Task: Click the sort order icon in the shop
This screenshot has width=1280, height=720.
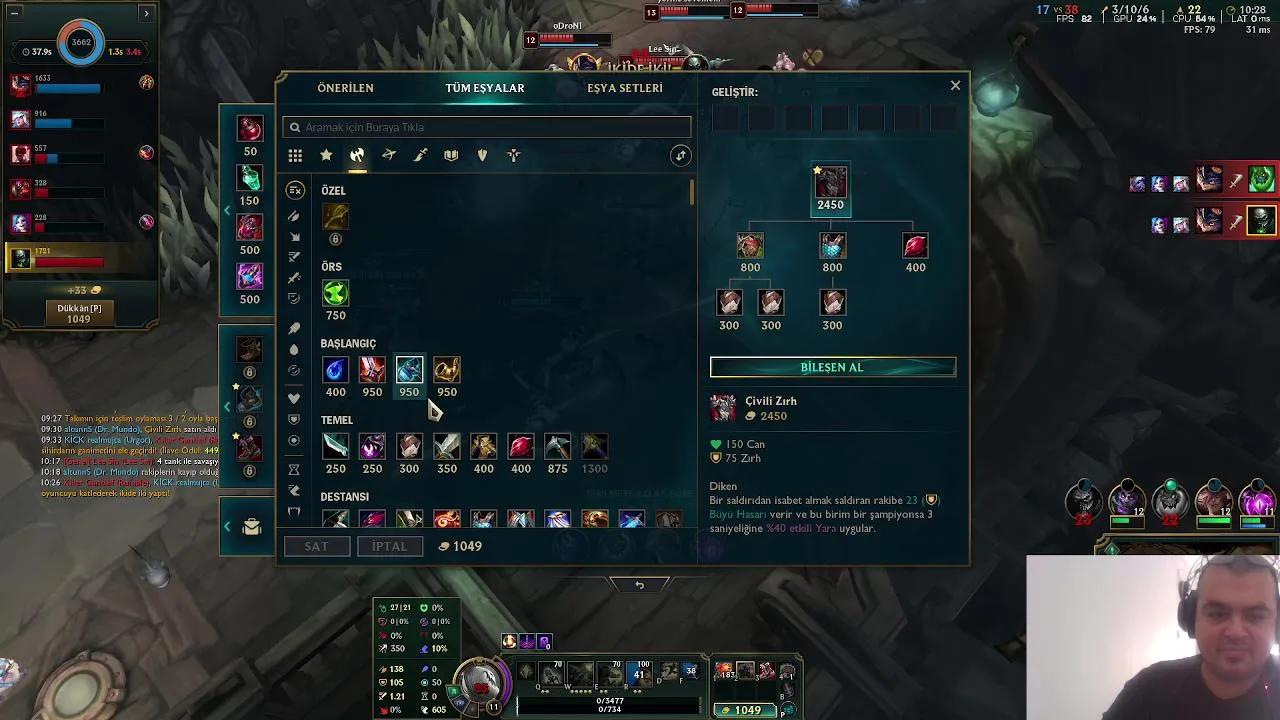Action: click(681, 155)
